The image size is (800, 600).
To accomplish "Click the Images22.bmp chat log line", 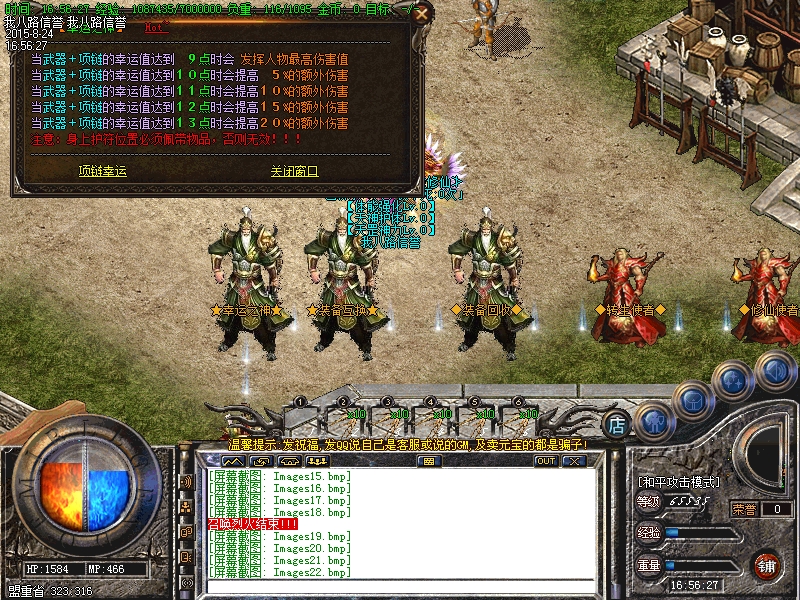I will pyautogui.click(x=280, y=573).
